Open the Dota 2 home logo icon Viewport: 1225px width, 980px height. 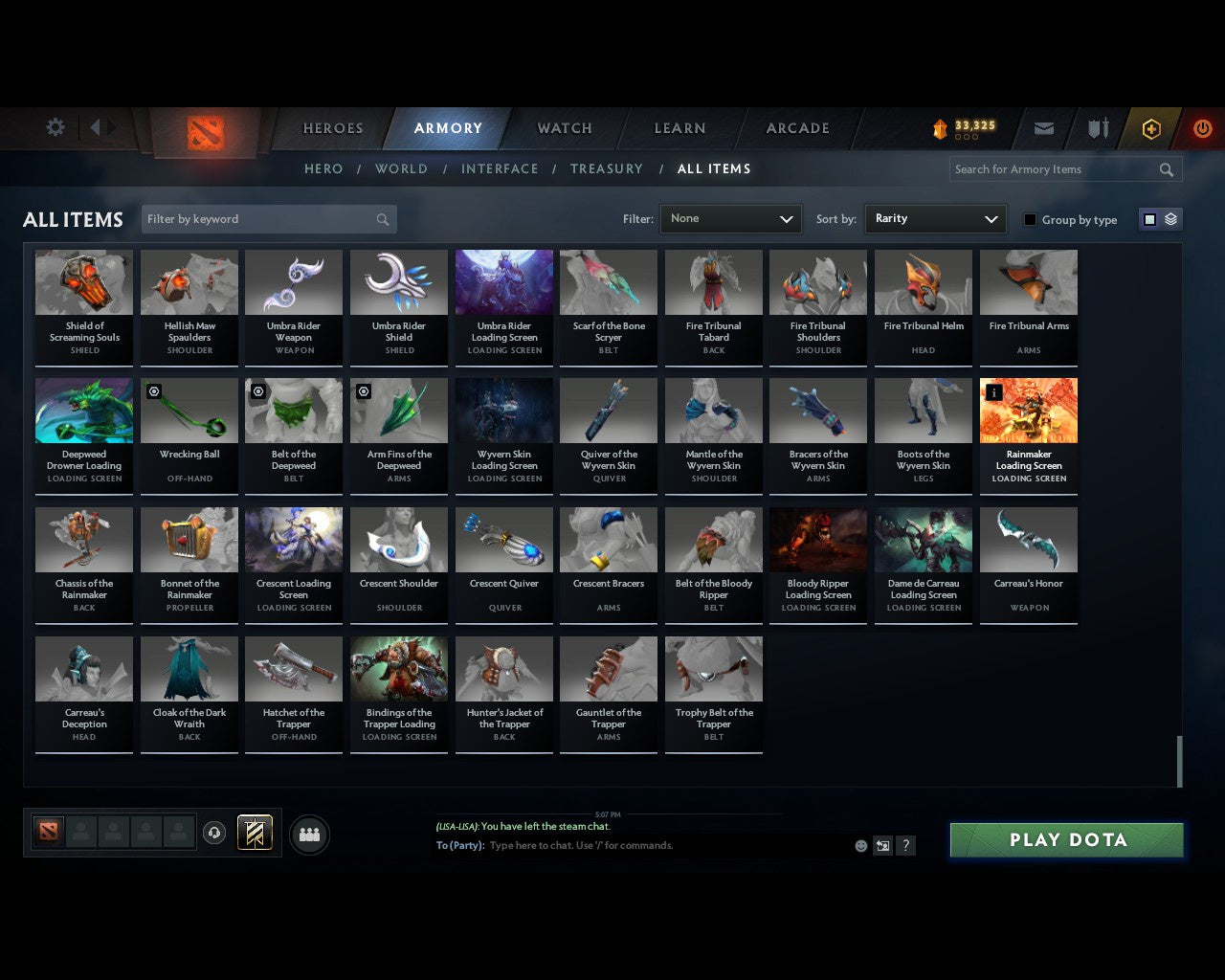(x=204, y=128)
